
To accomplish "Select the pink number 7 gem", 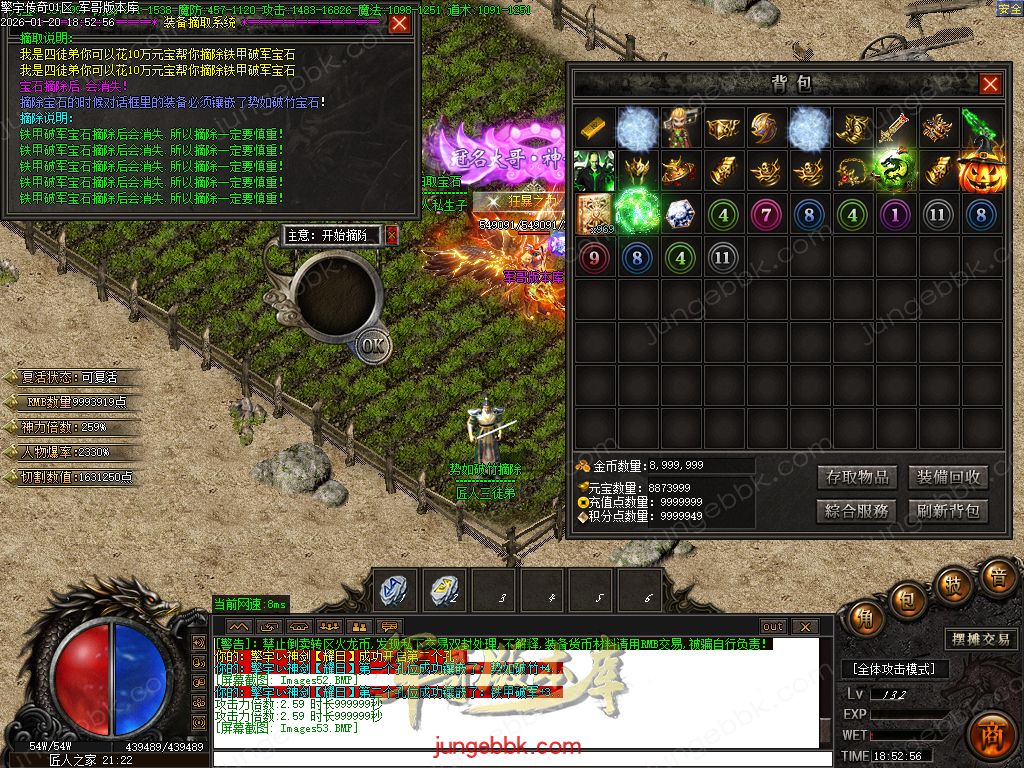I will click(767, 215).
